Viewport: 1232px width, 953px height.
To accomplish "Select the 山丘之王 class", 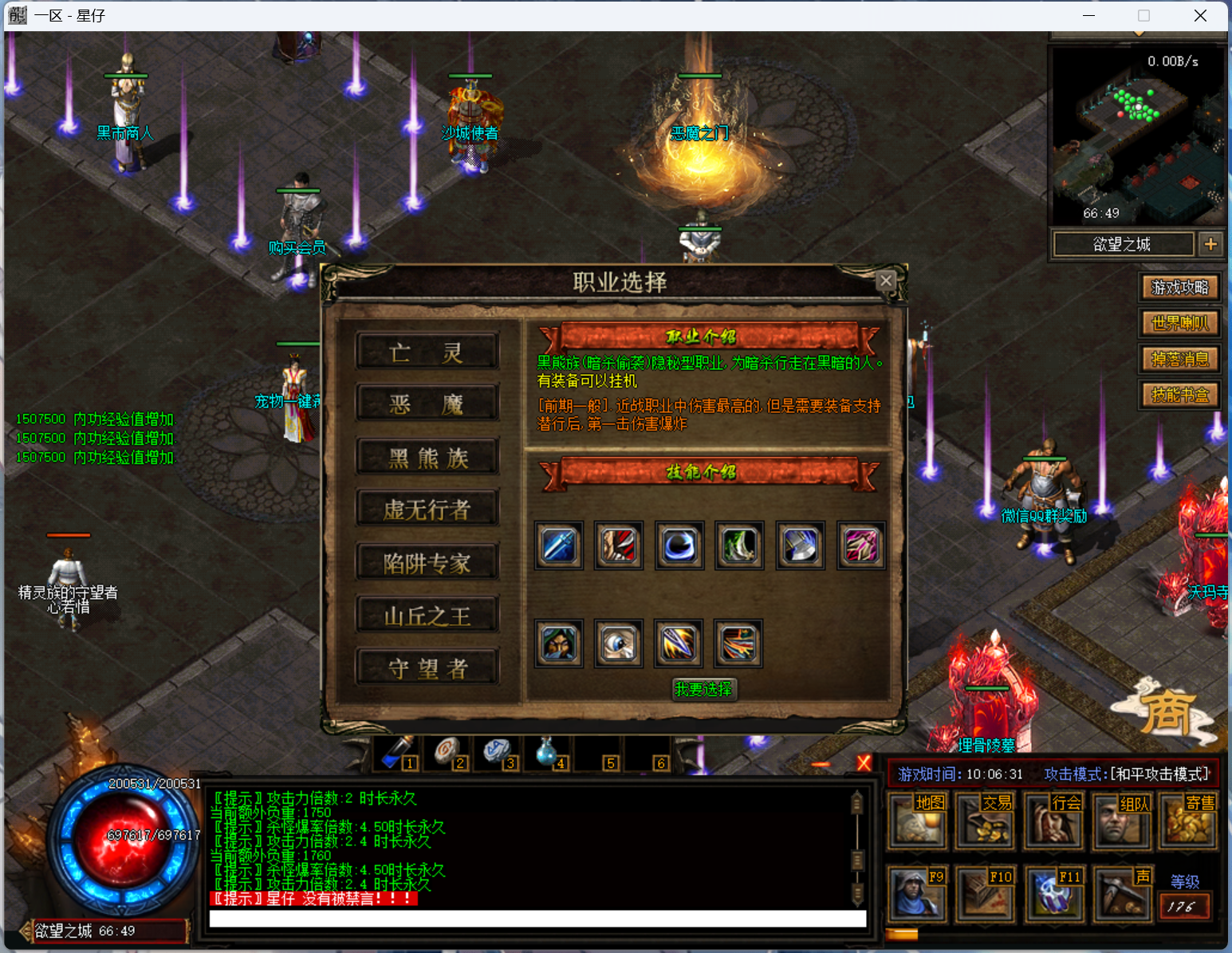I will (427, 616).
